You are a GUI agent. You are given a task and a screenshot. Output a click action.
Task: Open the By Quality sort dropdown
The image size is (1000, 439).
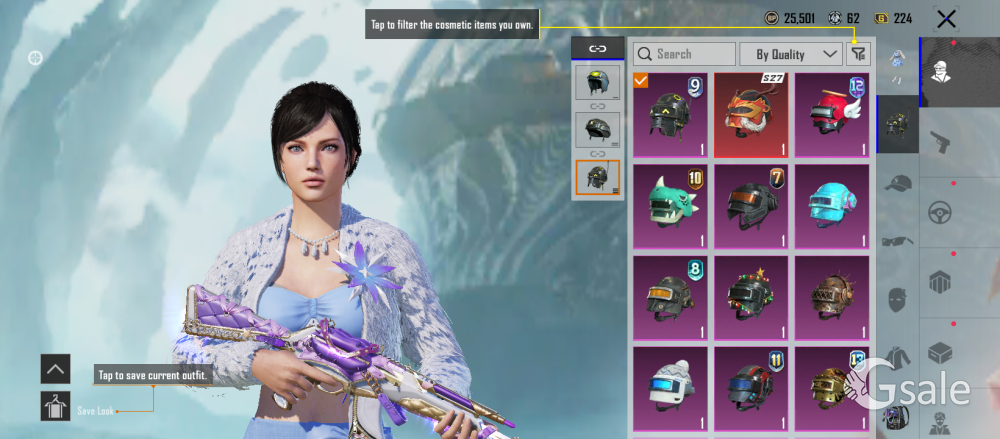coord(797,54)
